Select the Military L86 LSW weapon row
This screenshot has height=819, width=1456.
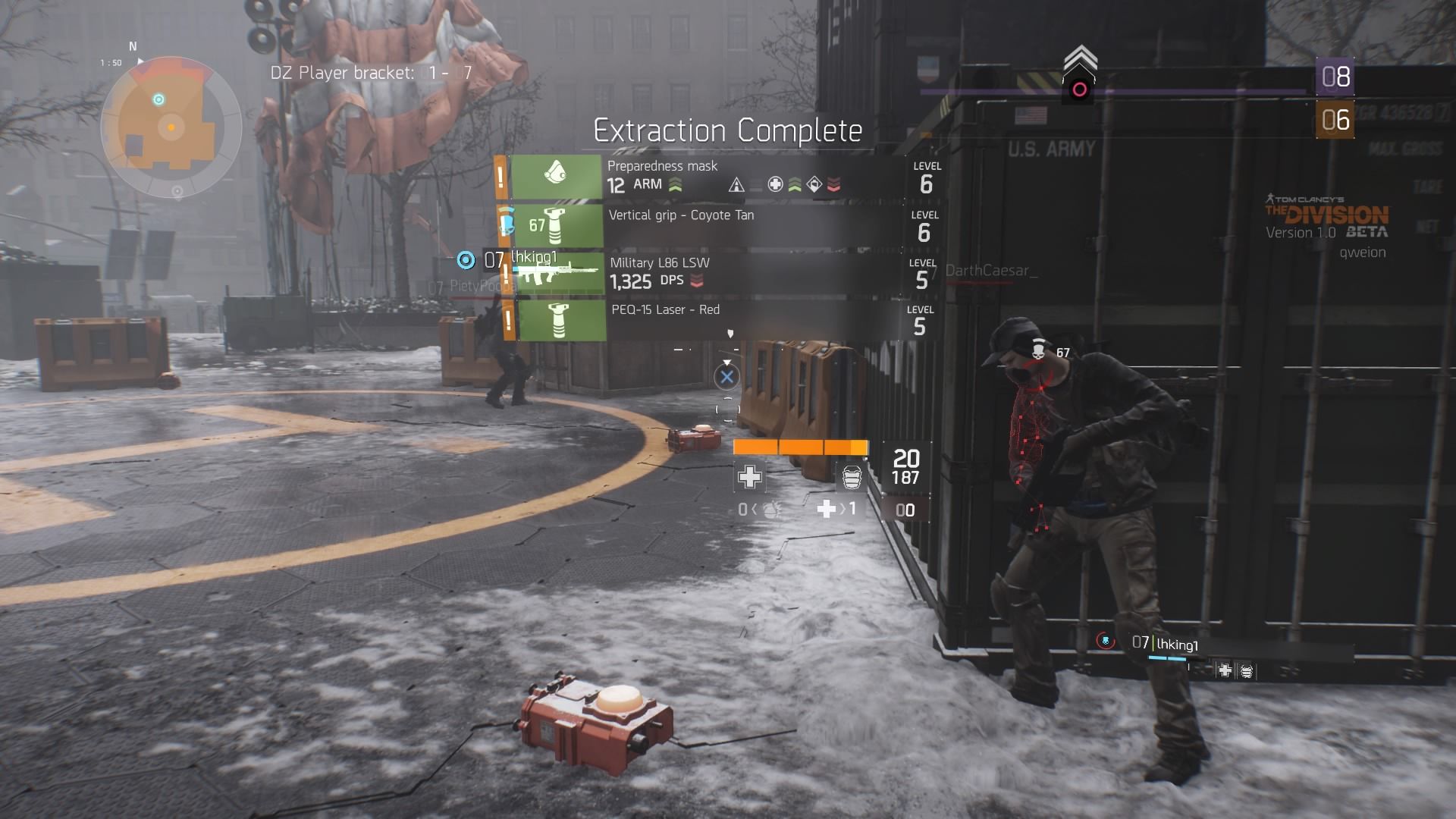[x=705, y=273]
